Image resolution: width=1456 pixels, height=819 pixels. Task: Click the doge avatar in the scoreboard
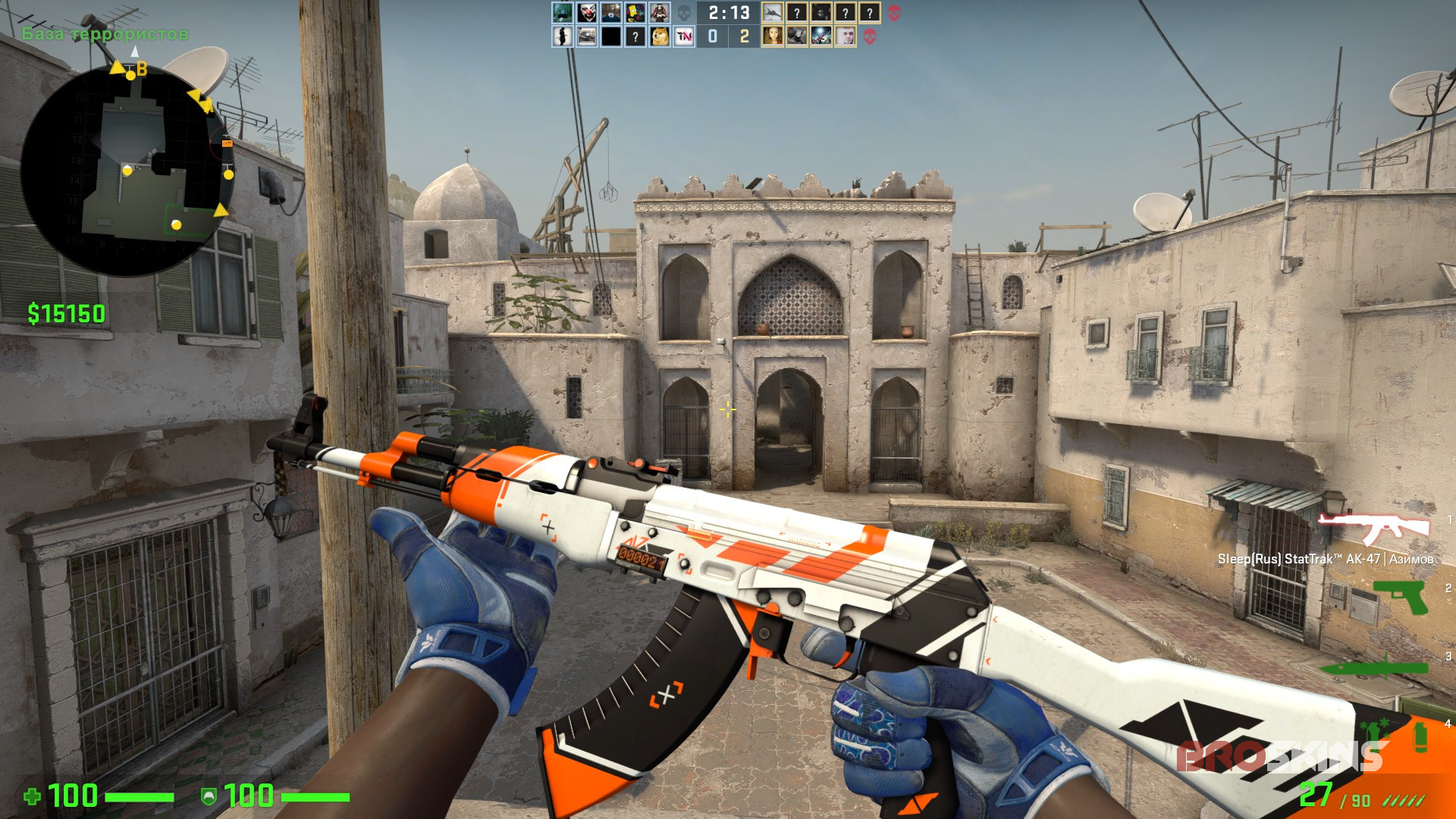pos(660,36)
